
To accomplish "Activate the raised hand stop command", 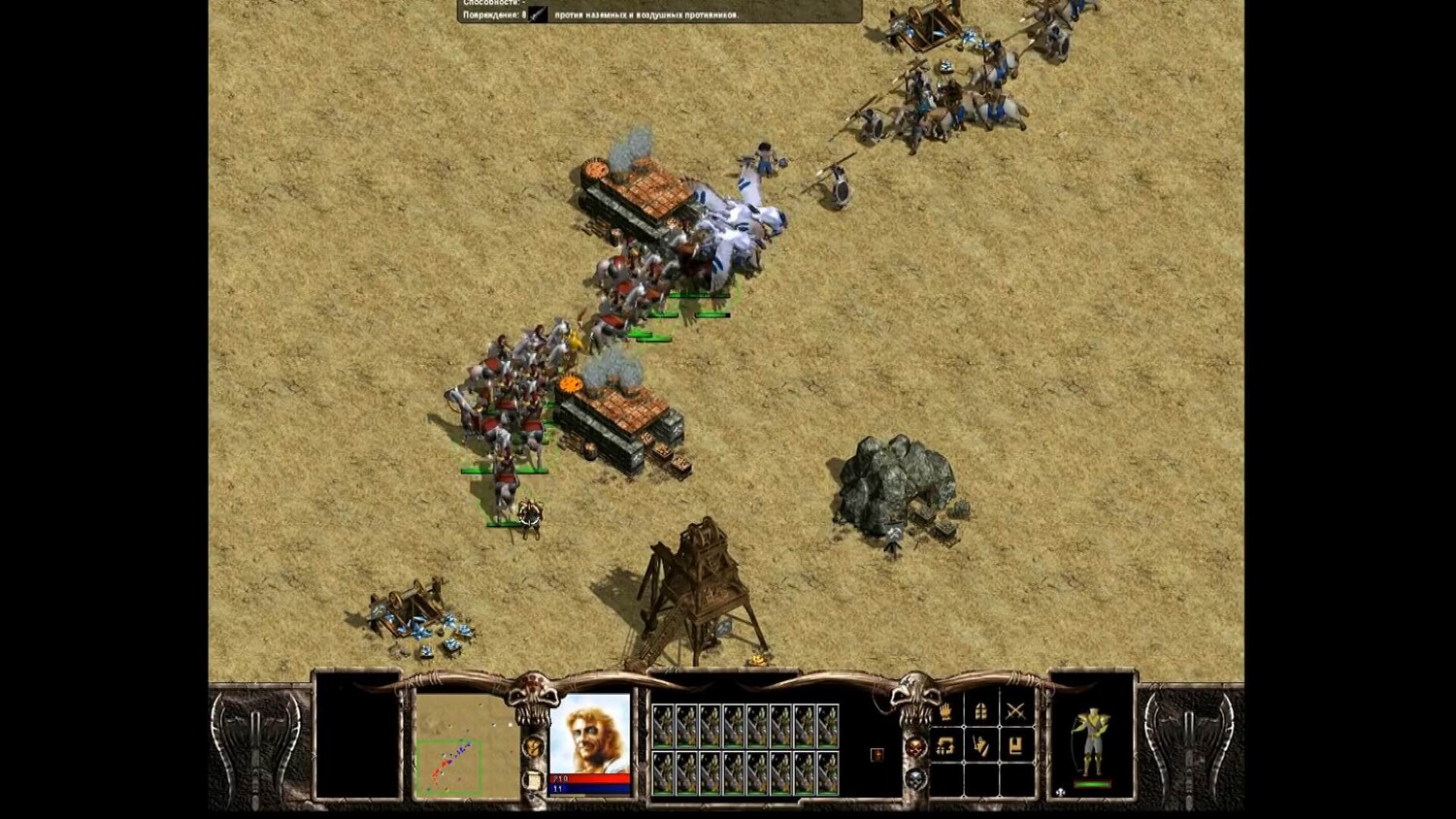I will click(x=946, y=711).
